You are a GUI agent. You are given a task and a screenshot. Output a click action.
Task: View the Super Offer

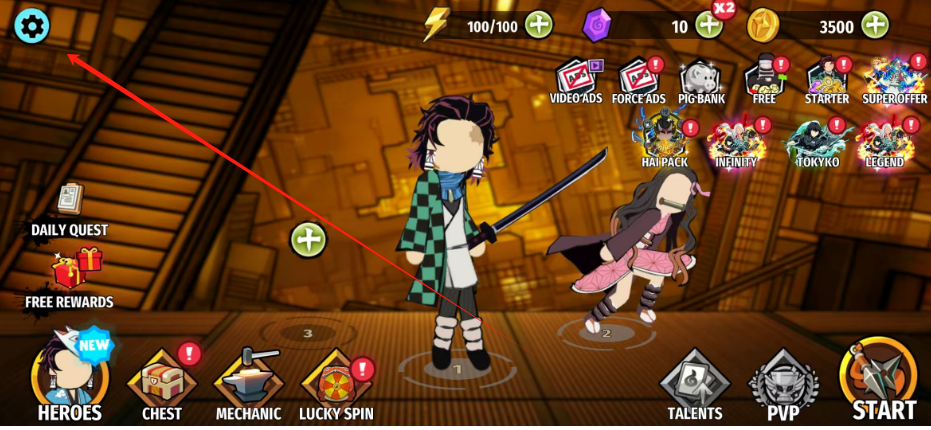[x=894, y=79]
